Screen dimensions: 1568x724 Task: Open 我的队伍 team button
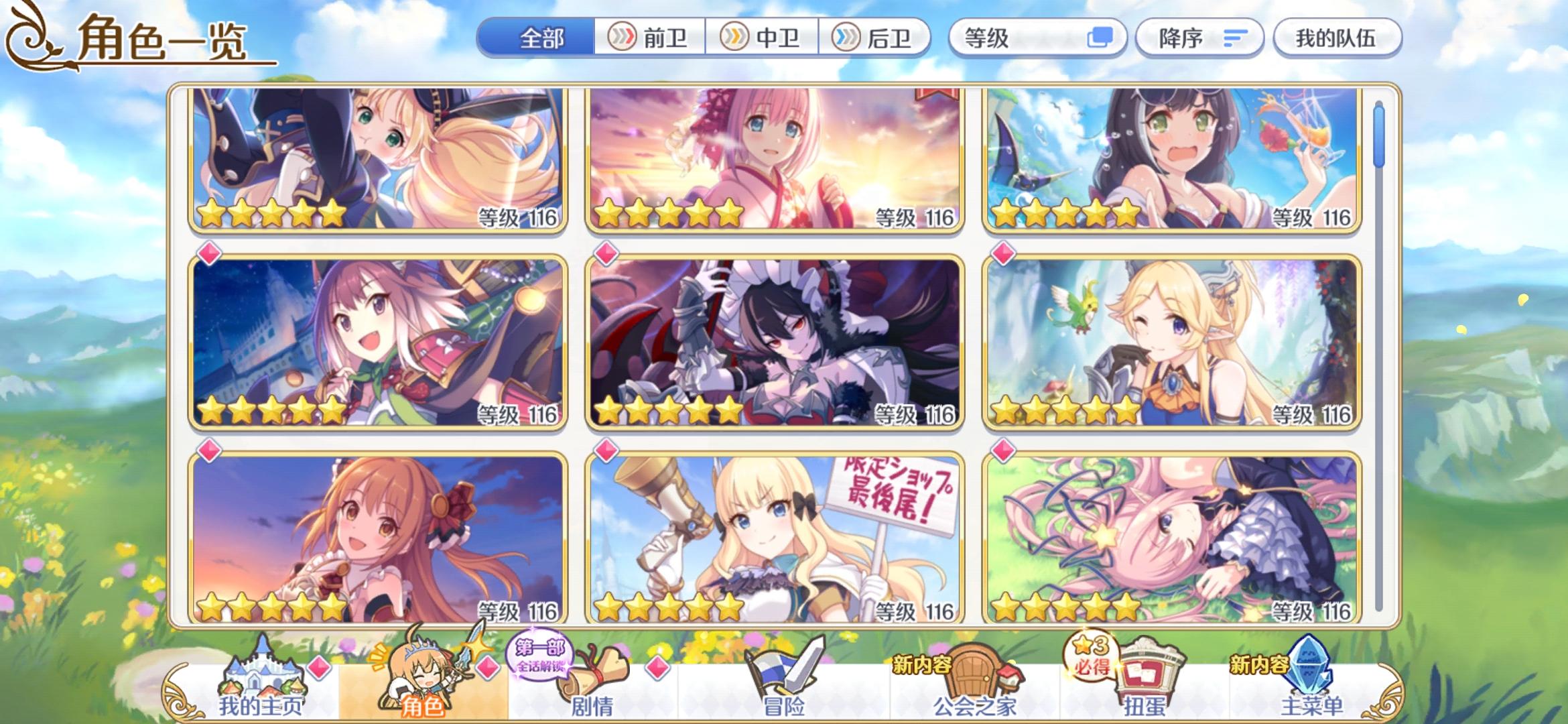point(1336,38)
